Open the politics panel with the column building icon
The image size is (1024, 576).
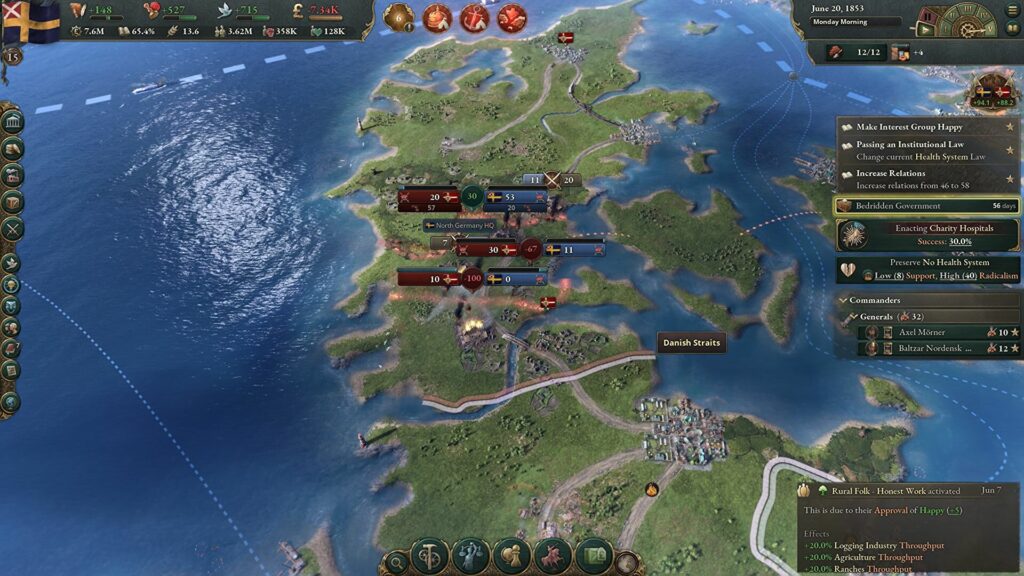[13, 123]
